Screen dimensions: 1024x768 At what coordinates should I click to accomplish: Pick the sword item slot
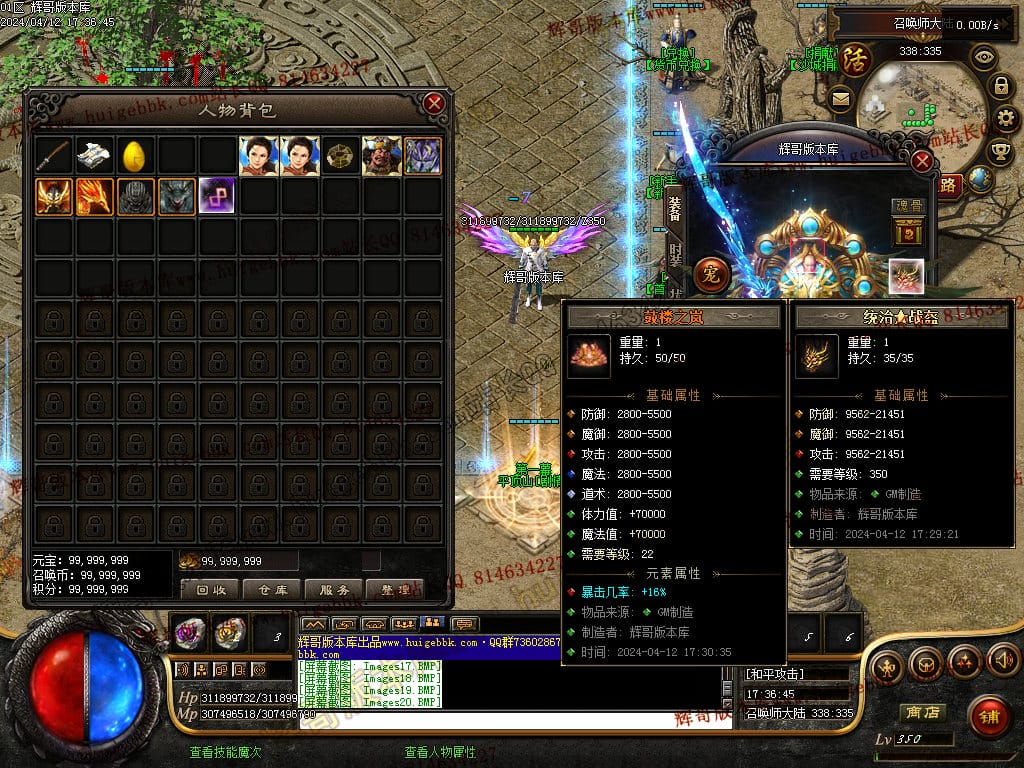click(54, 156)
